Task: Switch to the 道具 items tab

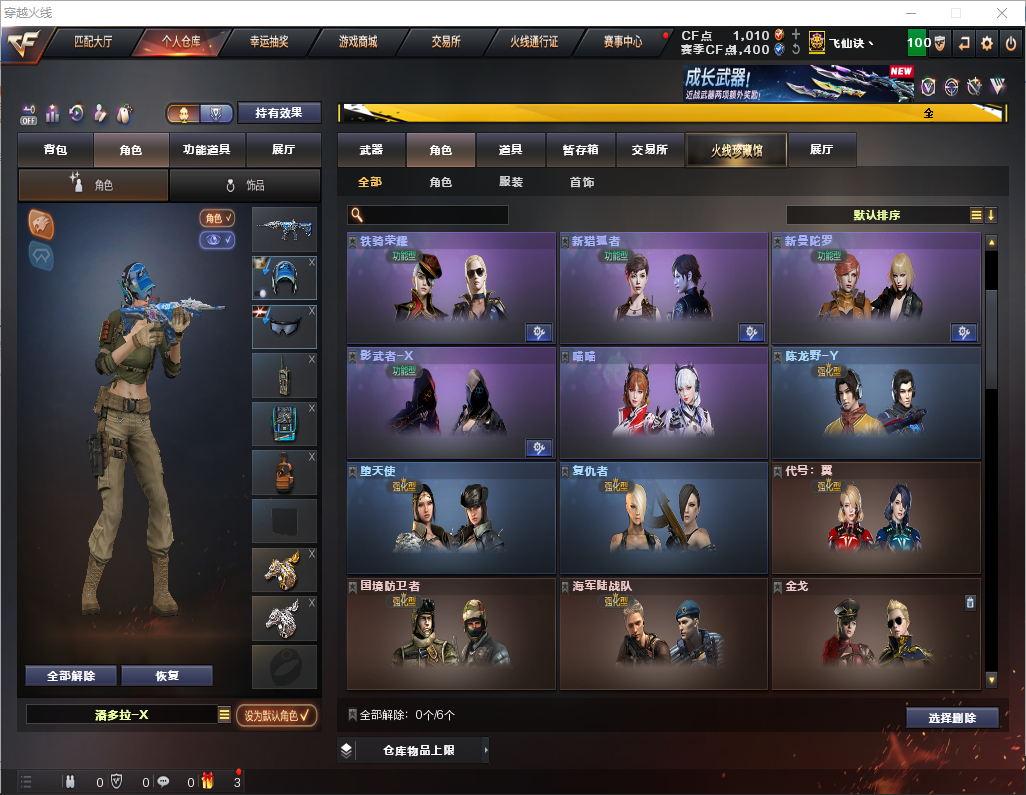Action: coord(511,150)
